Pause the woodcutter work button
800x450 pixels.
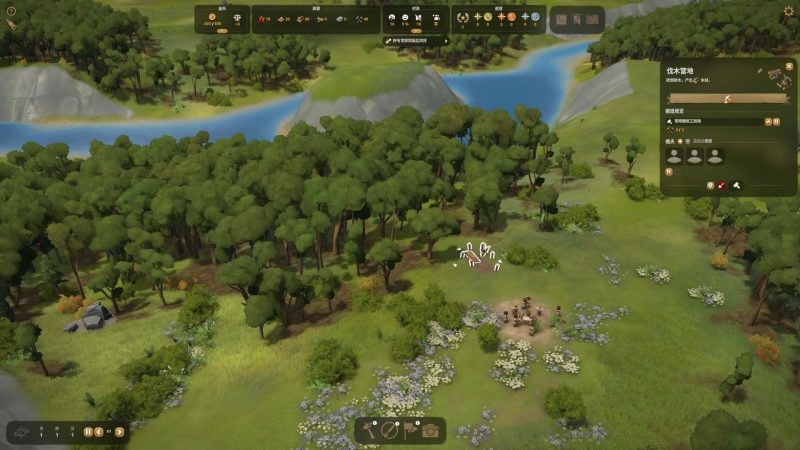click(669, 172)
